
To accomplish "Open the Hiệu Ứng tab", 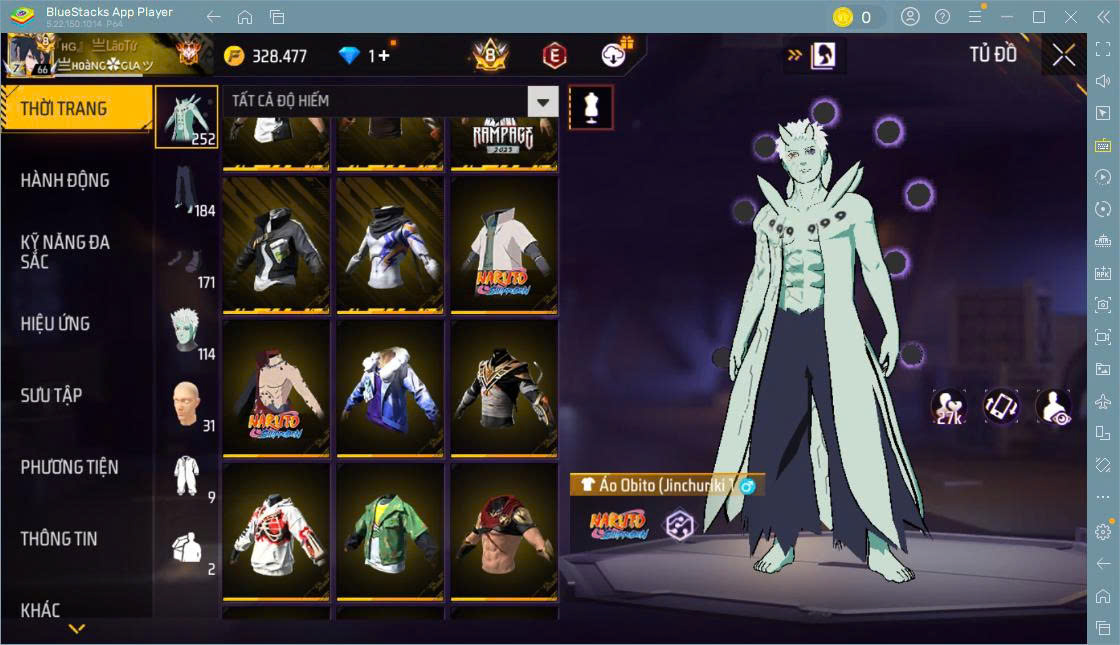I will click(x=56, y=324).
